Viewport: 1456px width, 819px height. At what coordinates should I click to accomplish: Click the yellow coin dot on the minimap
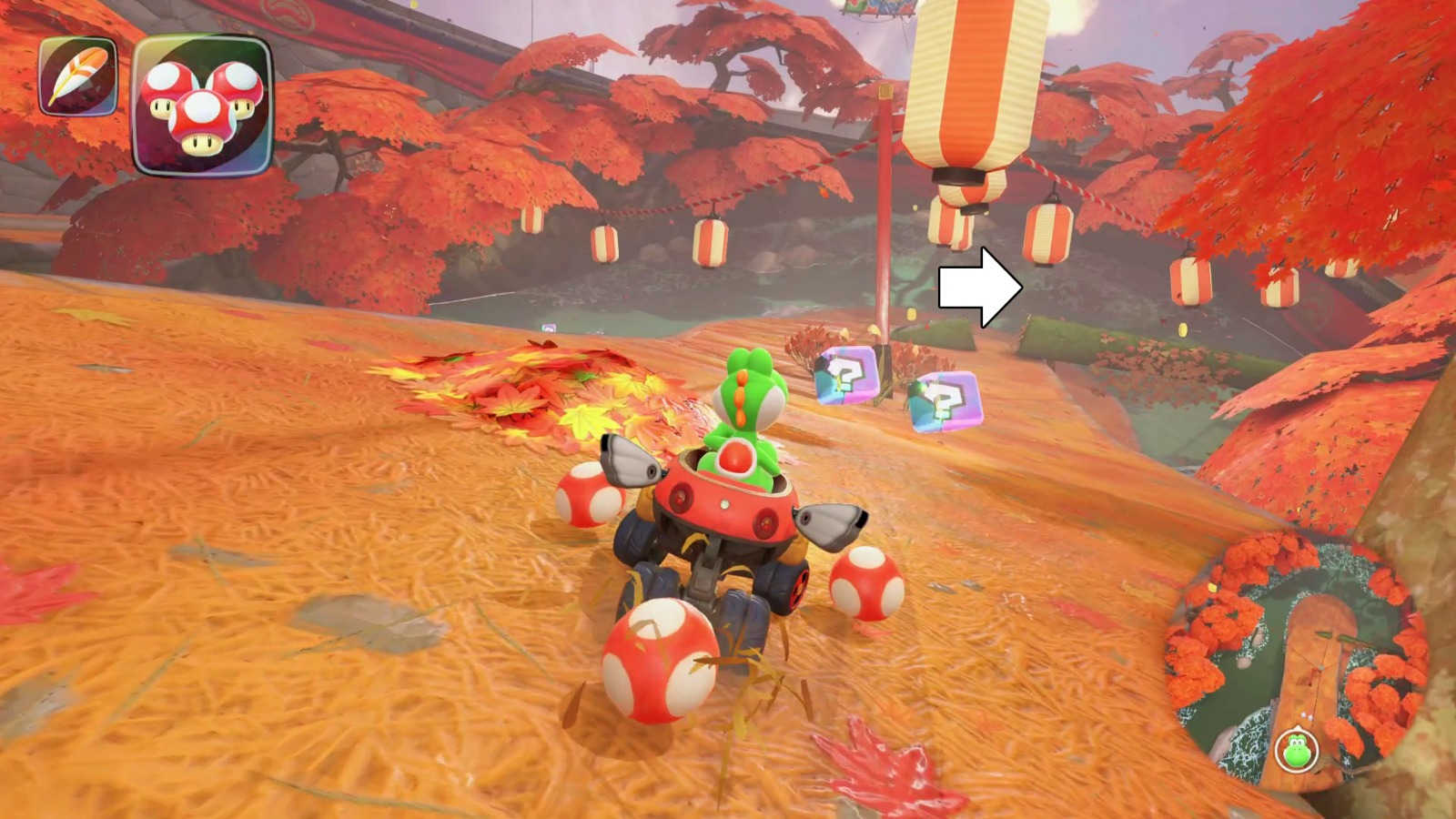point(1211,587)
